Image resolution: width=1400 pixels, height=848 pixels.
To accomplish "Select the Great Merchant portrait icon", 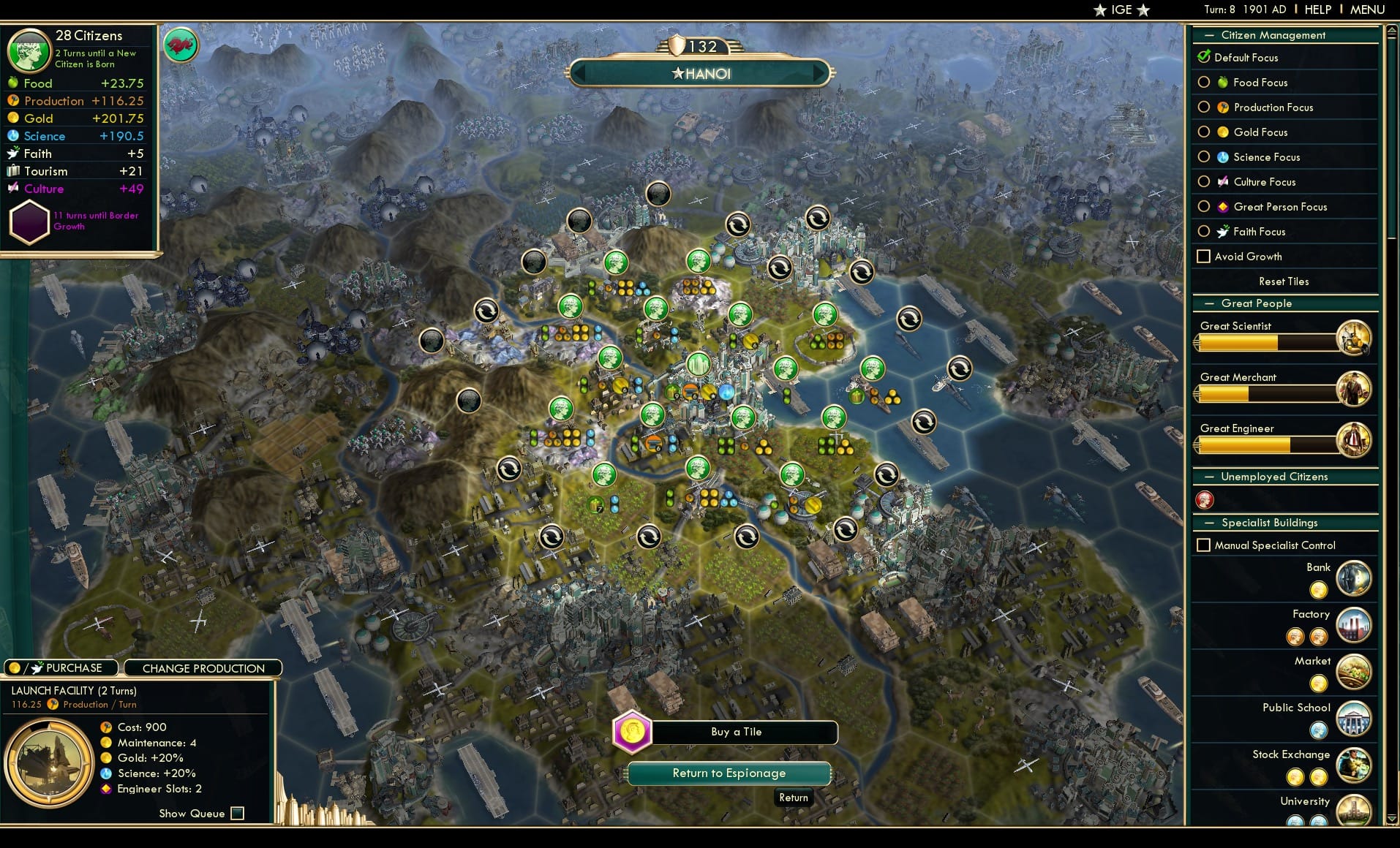I will (1355, 388).
